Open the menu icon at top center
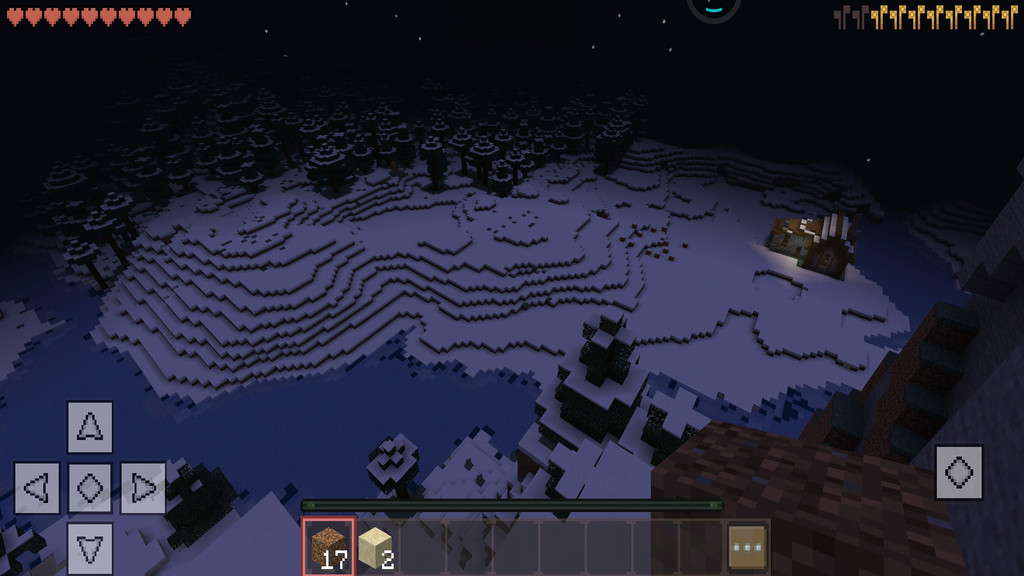1024x576 pixels. pos(713,6)
